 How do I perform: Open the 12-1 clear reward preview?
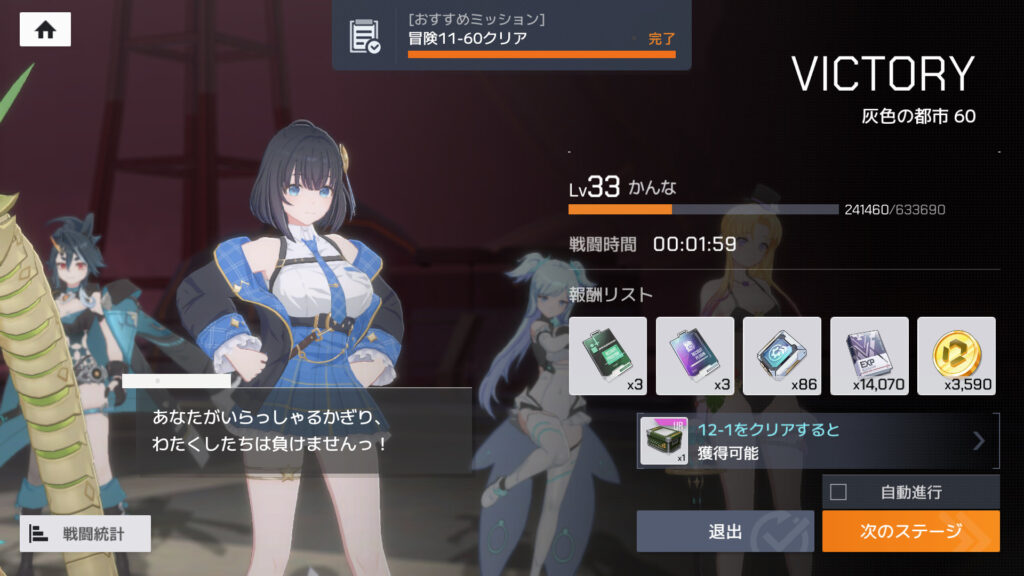pos(818,441)
